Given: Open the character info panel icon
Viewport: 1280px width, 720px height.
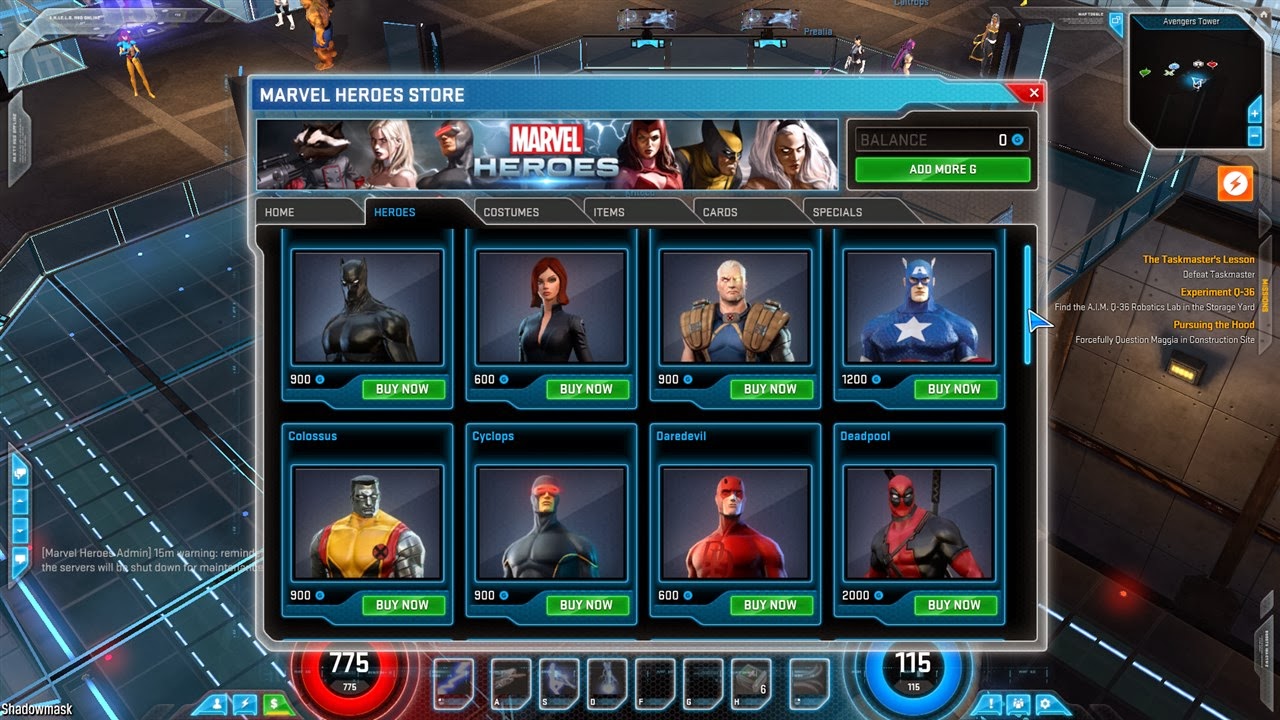Looking at the screenshot, I should (x=216, y=703).
